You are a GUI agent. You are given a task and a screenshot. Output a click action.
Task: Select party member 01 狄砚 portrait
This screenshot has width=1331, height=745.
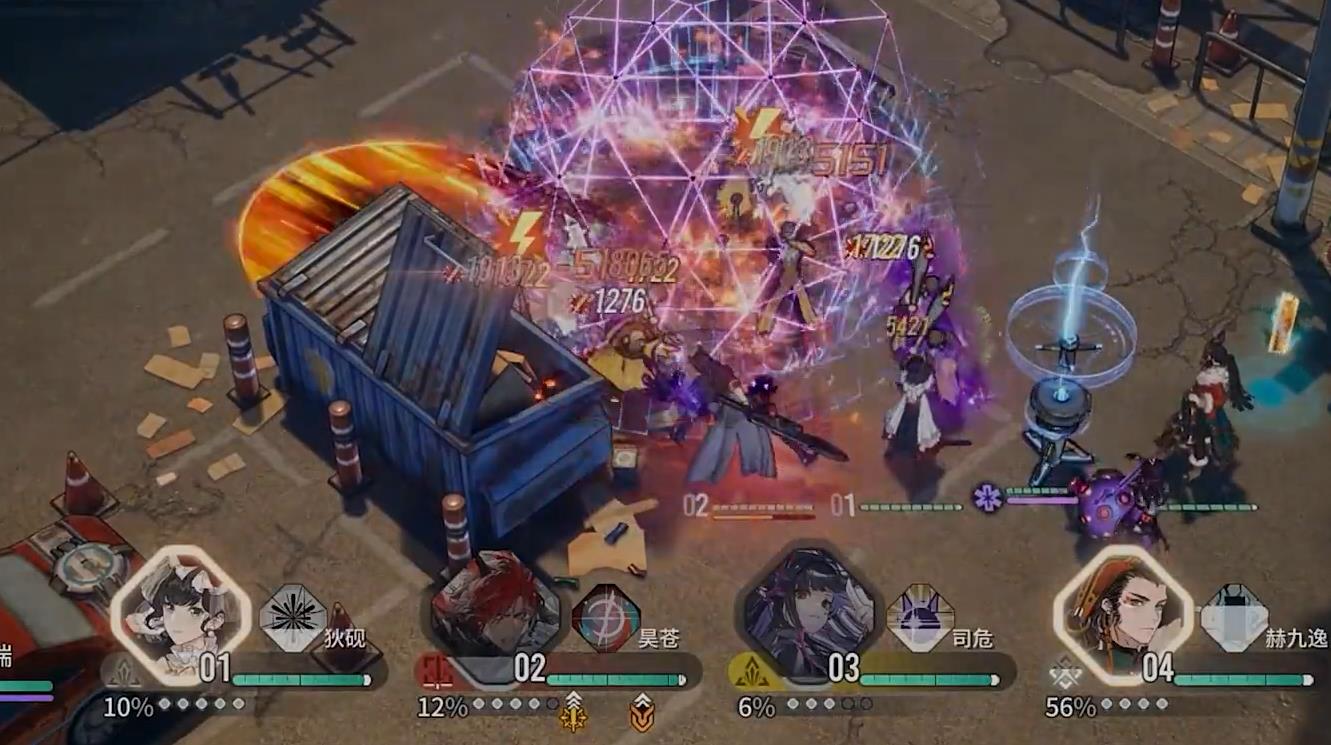pyautogui.click(x=180, y=613)
